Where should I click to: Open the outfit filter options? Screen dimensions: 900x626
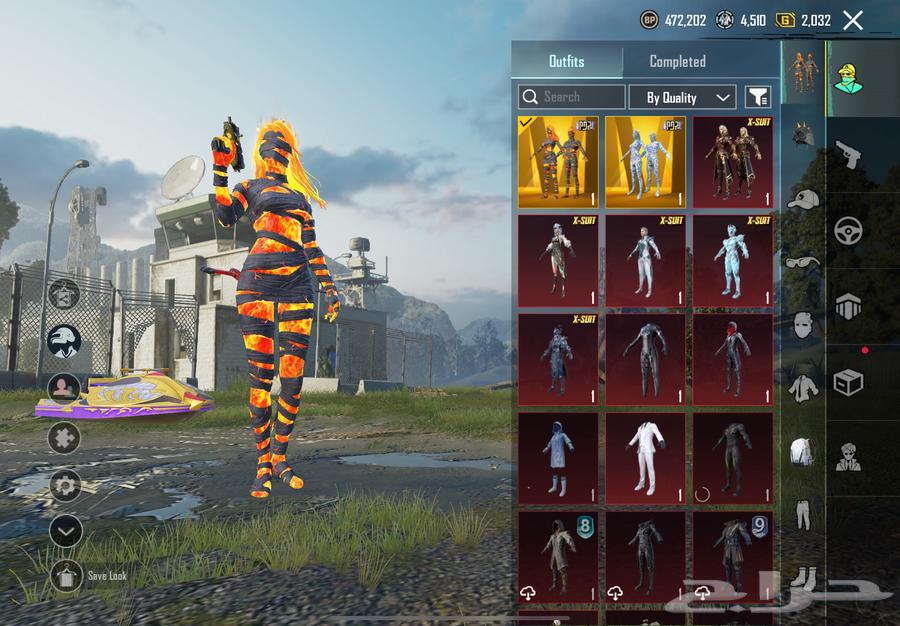758,97
